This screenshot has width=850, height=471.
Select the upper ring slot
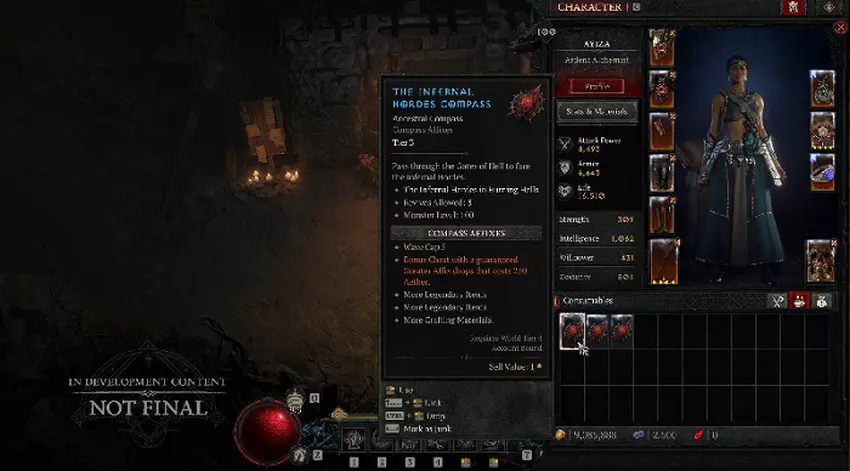coord(822,130)
